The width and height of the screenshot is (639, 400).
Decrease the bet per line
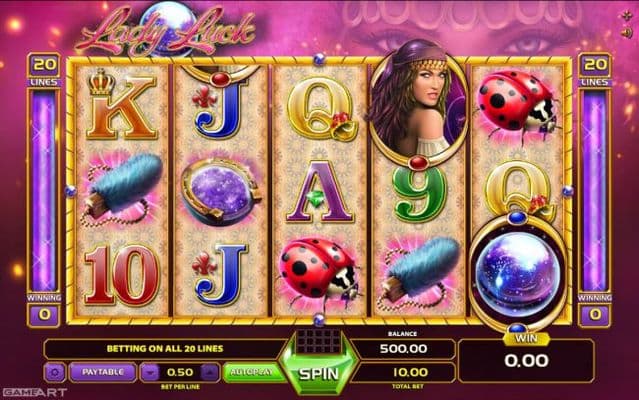tap(149, 372)
